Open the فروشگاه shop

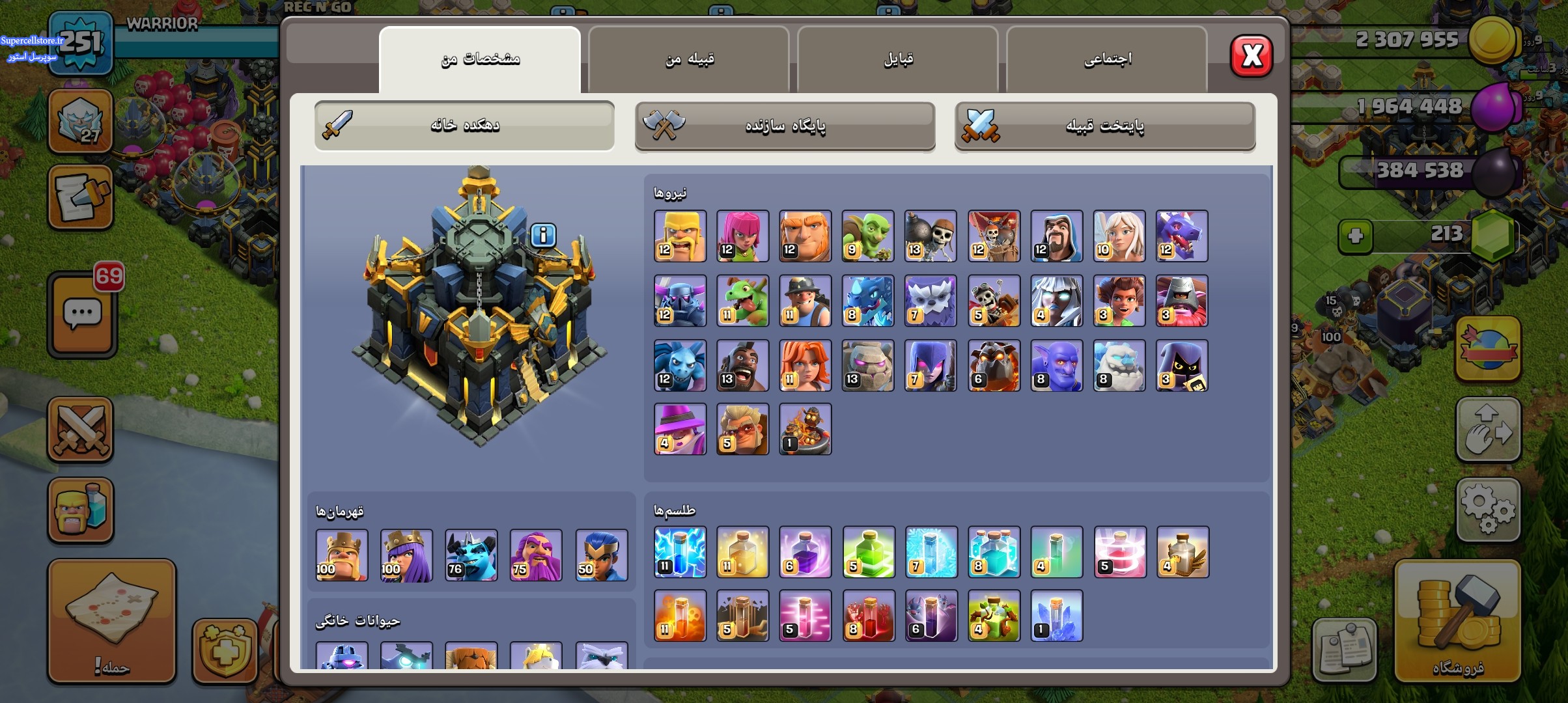[1457, 622]
